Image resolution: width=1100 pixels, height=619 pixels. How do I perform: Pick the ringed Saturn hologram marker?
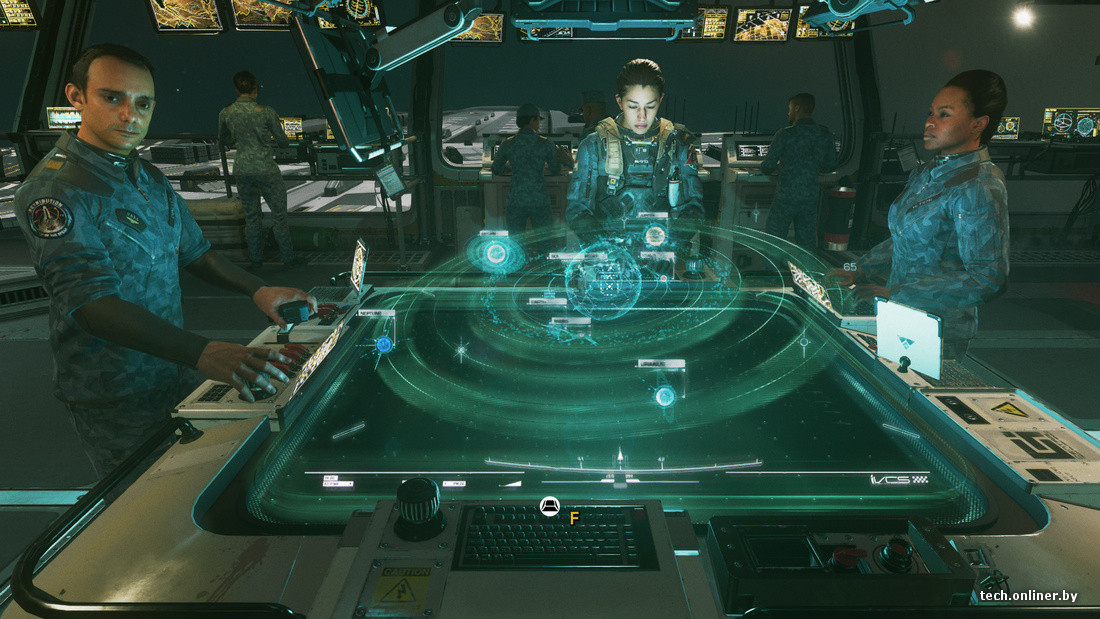pos(497,255)
